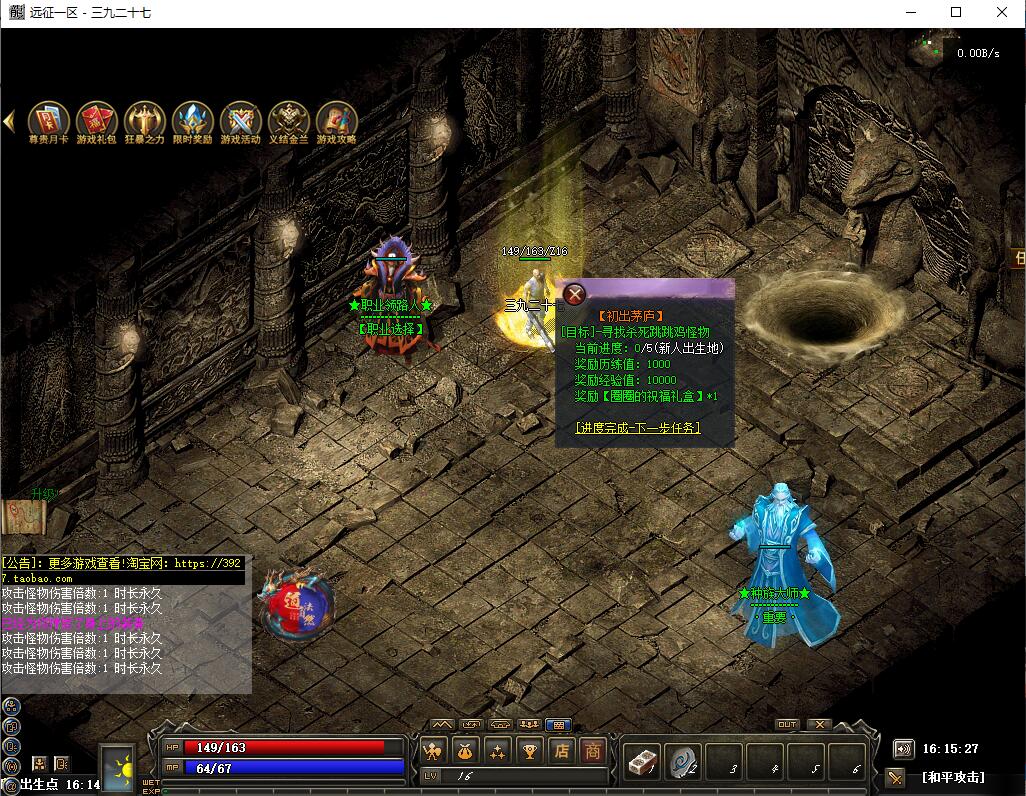Open the 游戏活动 events icon
1026x796 pixels.
(x=240, y=120)
